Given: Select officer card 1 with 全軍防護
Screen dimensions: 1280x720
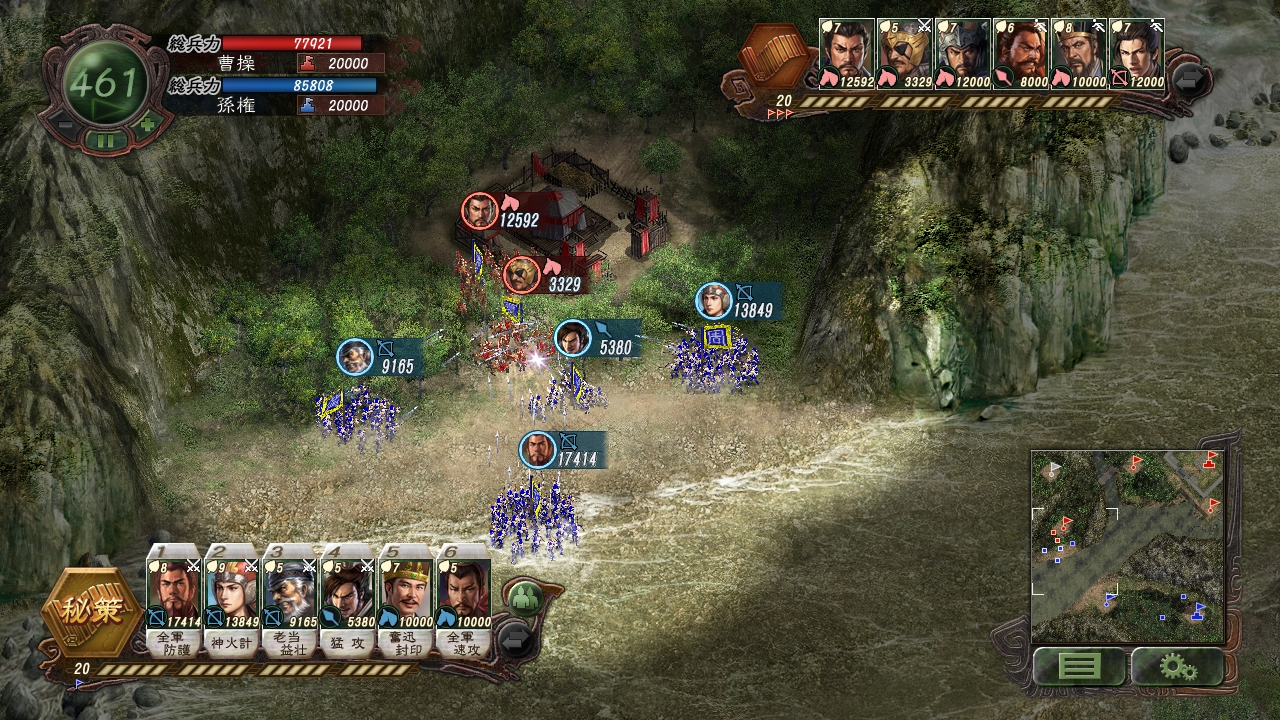Looking at the screenshot, I should [x=174, y=601].
